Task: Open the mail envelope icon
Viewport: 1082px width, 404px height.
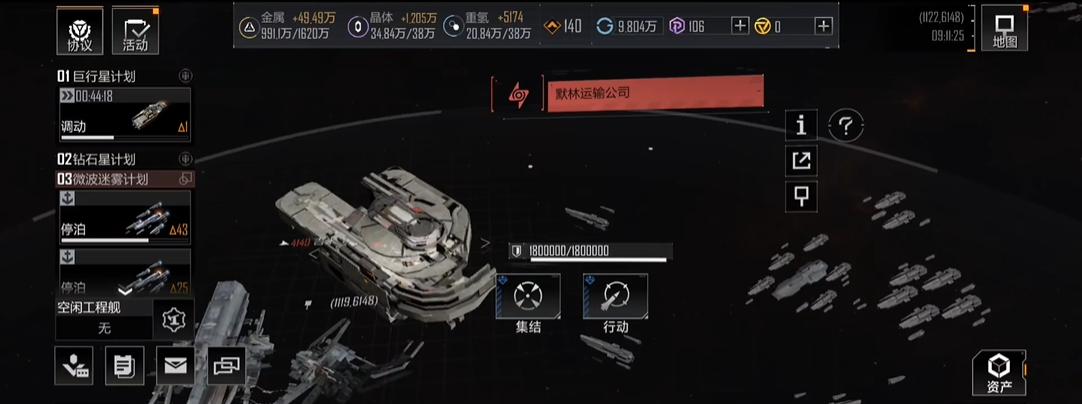Action: 175,366
